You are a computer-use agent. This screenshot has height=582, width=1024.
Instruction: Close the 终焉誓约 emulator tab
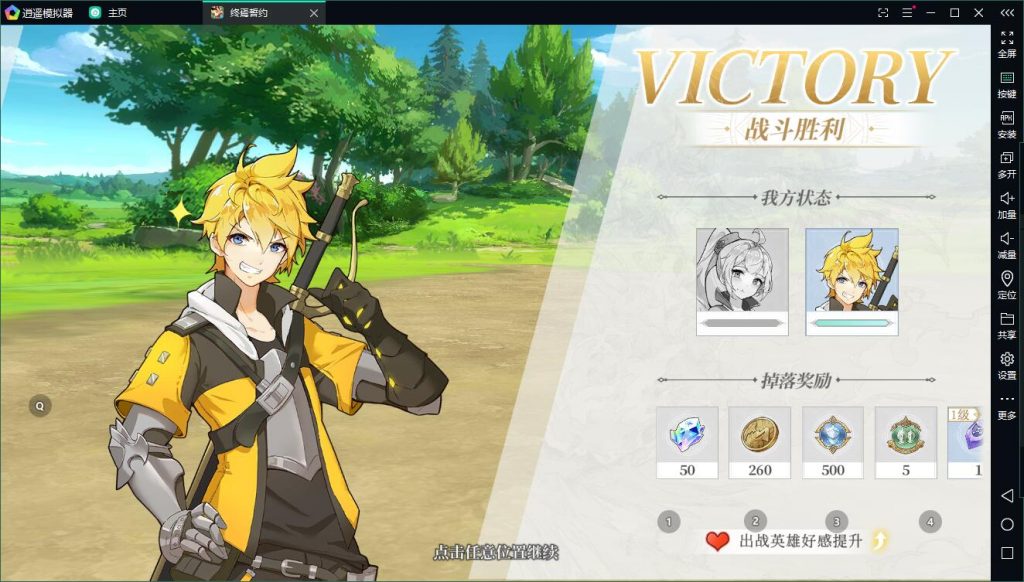tap(313, 13)
